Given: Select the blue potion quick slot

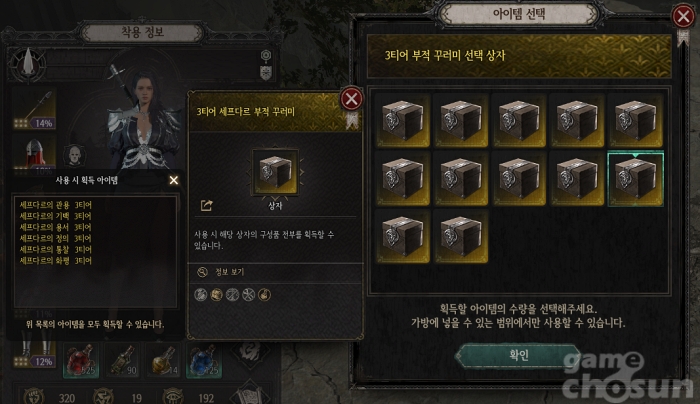Looking at the screenshot, I should [203, 362].
